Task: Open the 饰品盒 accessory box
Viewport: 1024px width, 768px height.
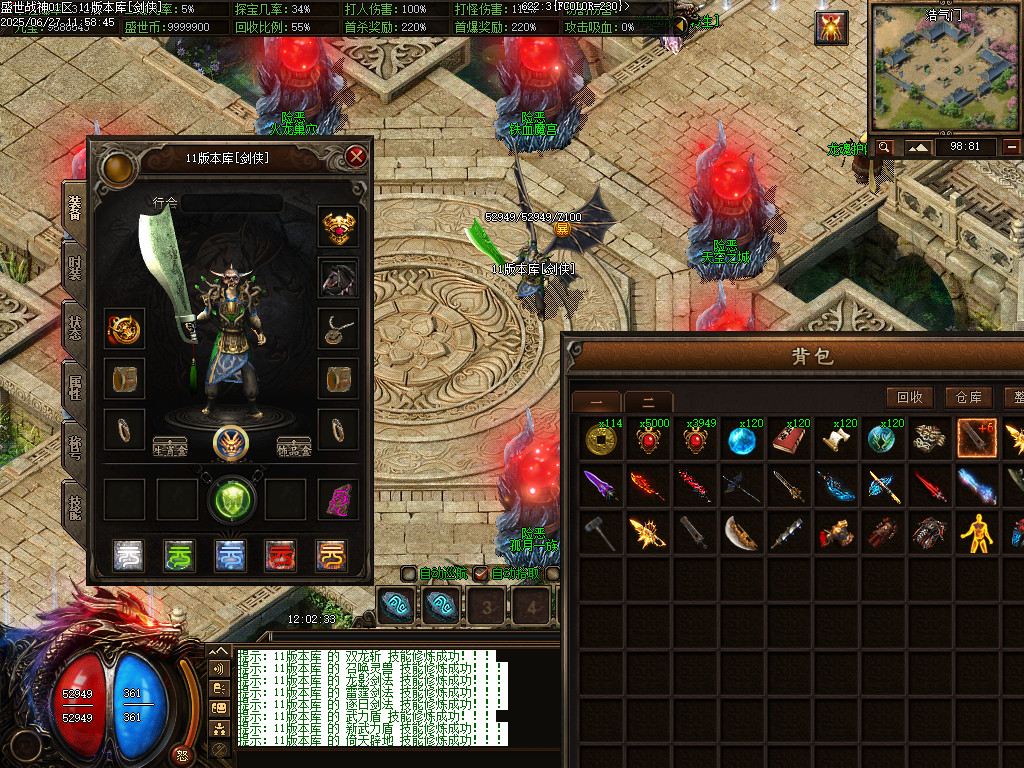Action: (294, 446)
